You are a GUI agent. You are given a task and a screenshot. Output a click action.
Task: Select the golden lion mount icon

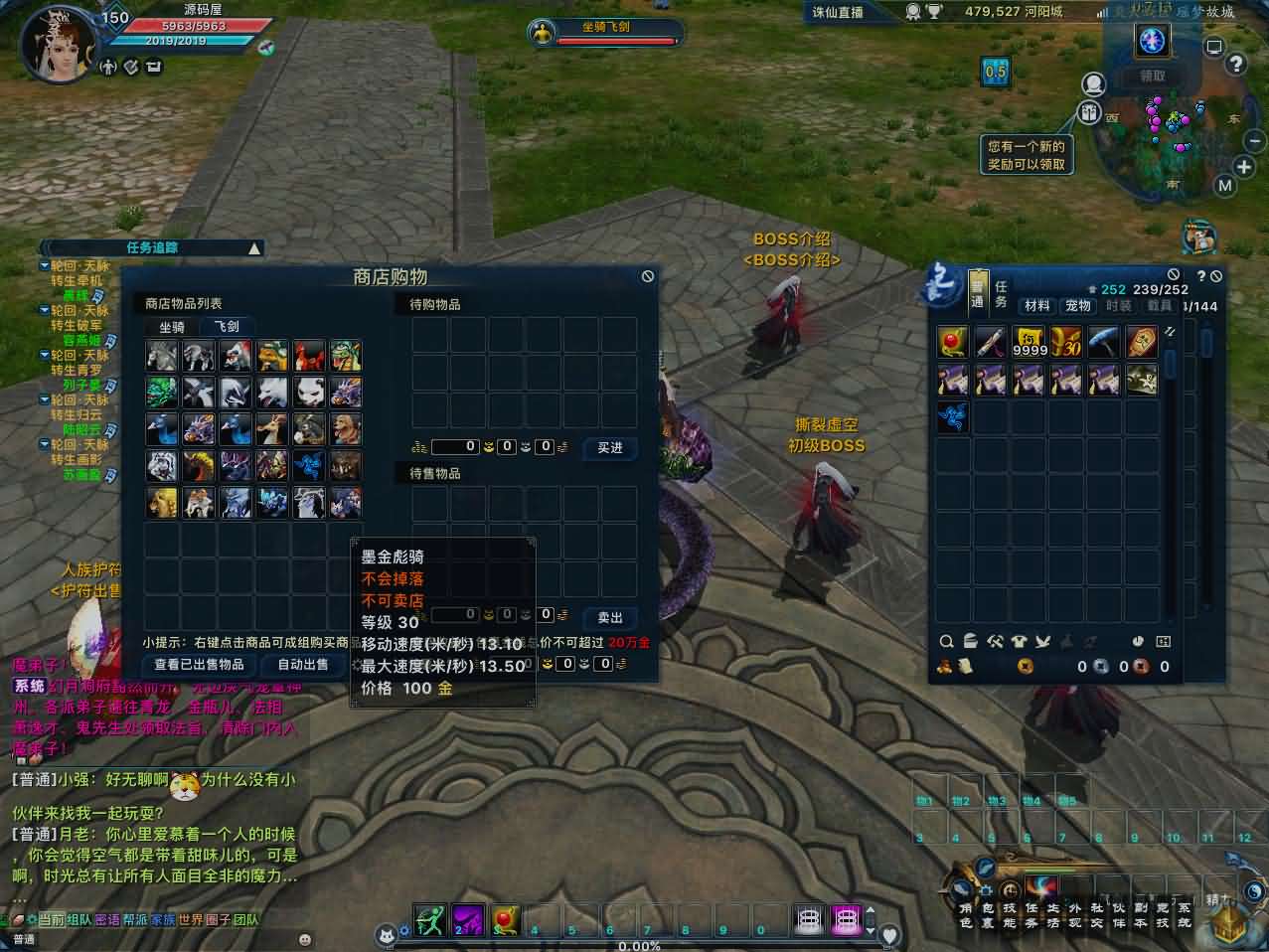(x=163, y=503)
